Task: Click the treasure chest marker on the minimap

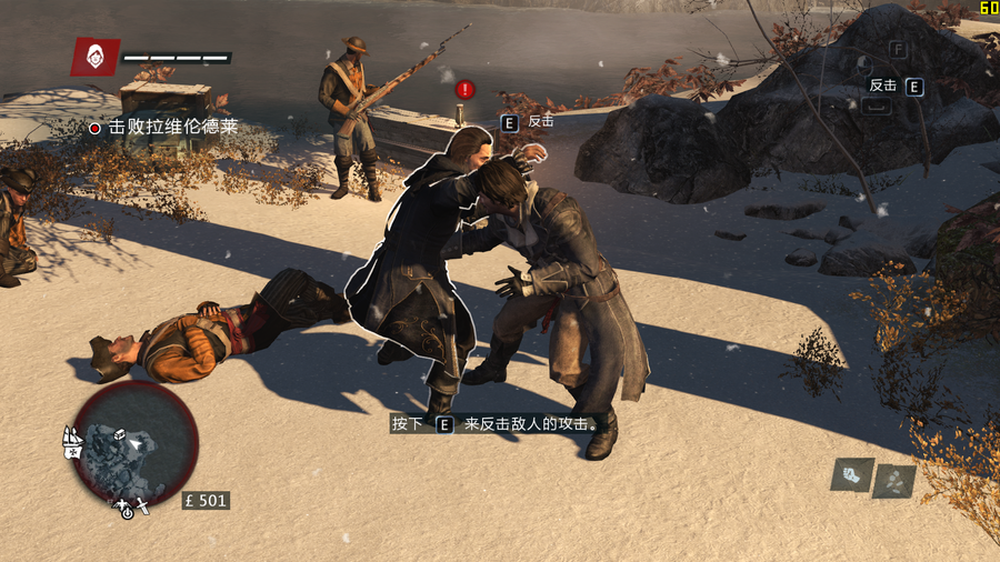Action: [118, 435]
